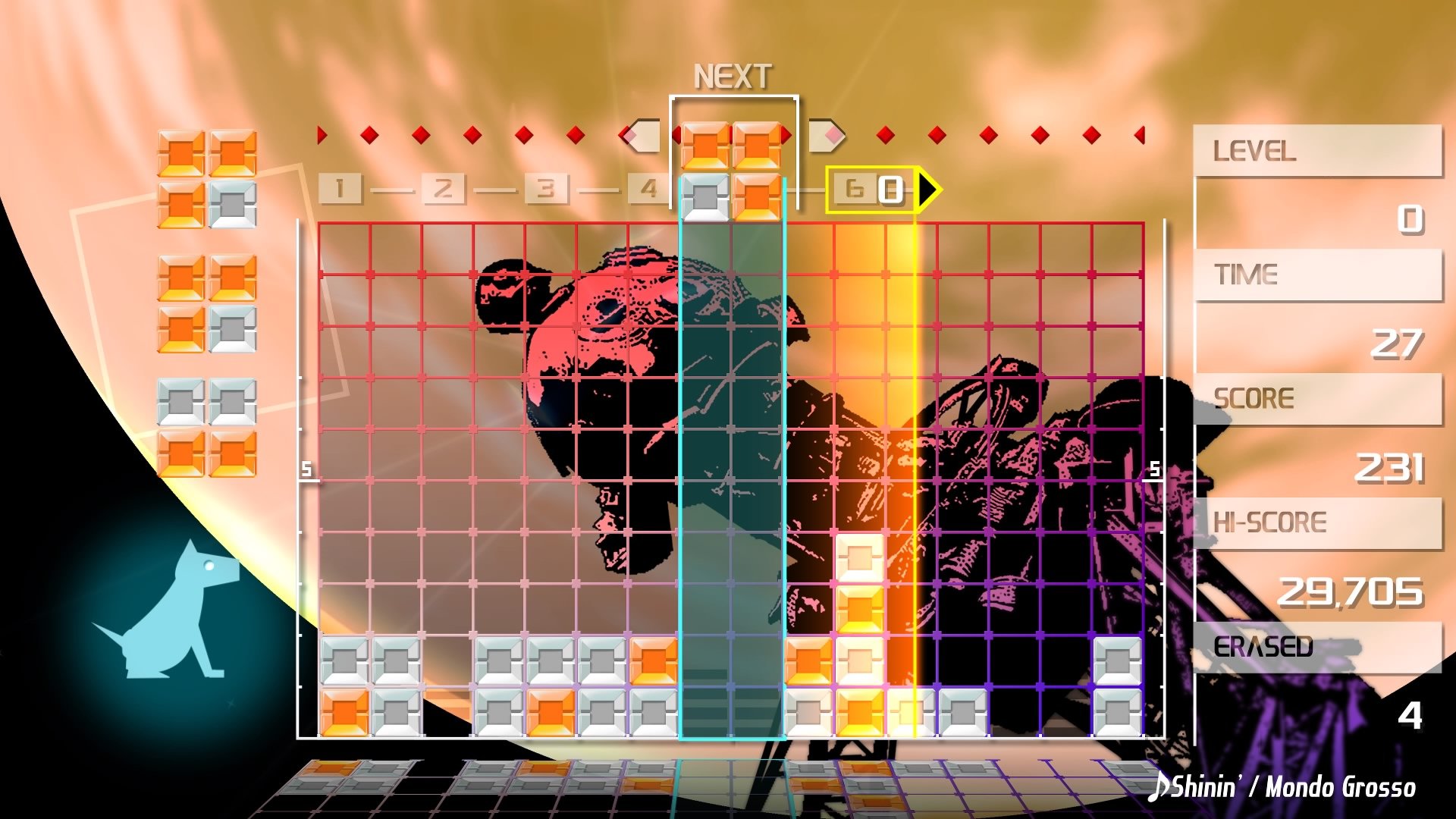Click the 5 marker on the left grid edge
Screen dimensions: 1456x819
[x=306, y=470]
